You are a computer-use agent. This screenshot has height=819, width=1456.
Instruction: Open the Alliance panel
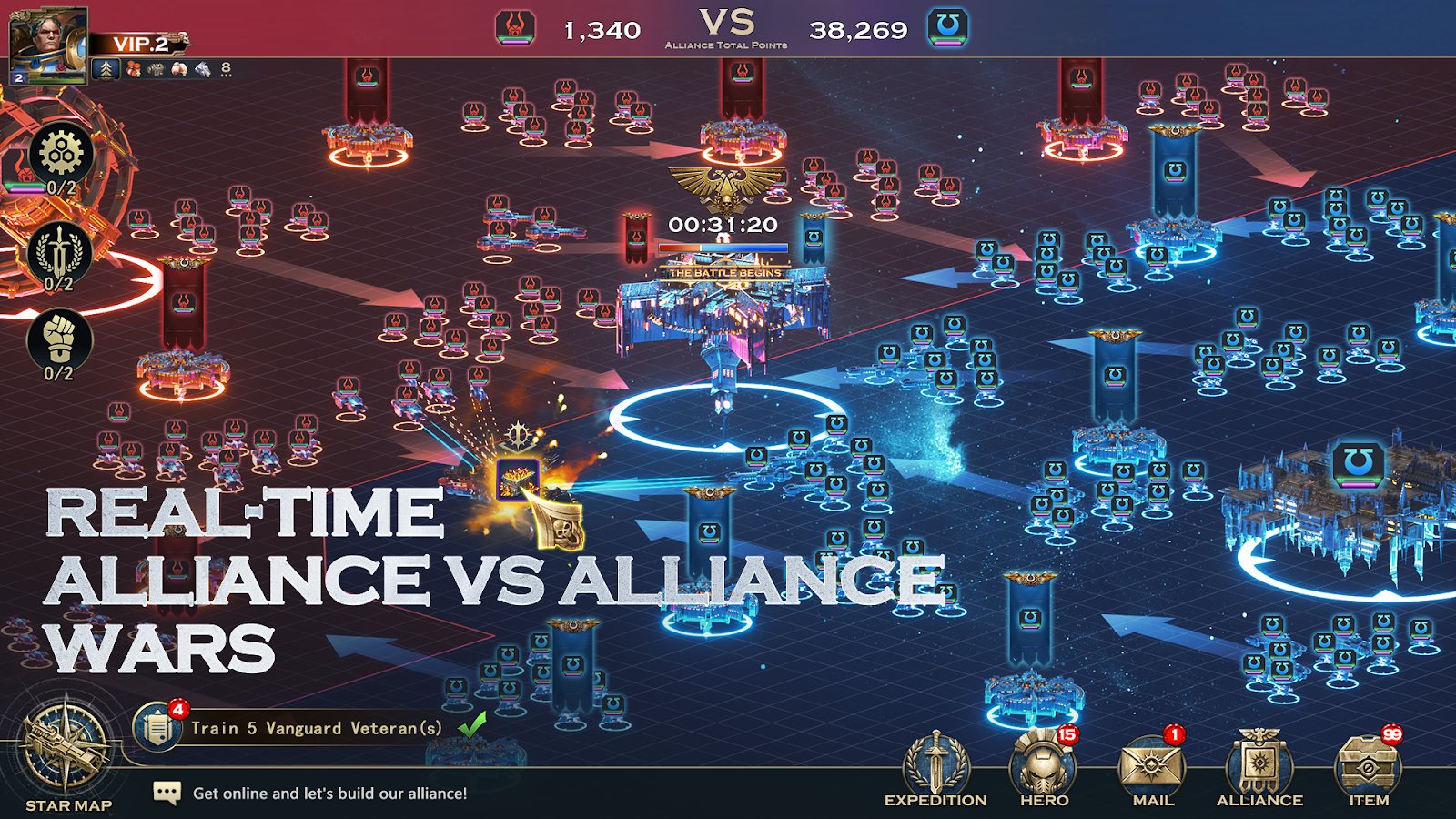pos(1263,761)
